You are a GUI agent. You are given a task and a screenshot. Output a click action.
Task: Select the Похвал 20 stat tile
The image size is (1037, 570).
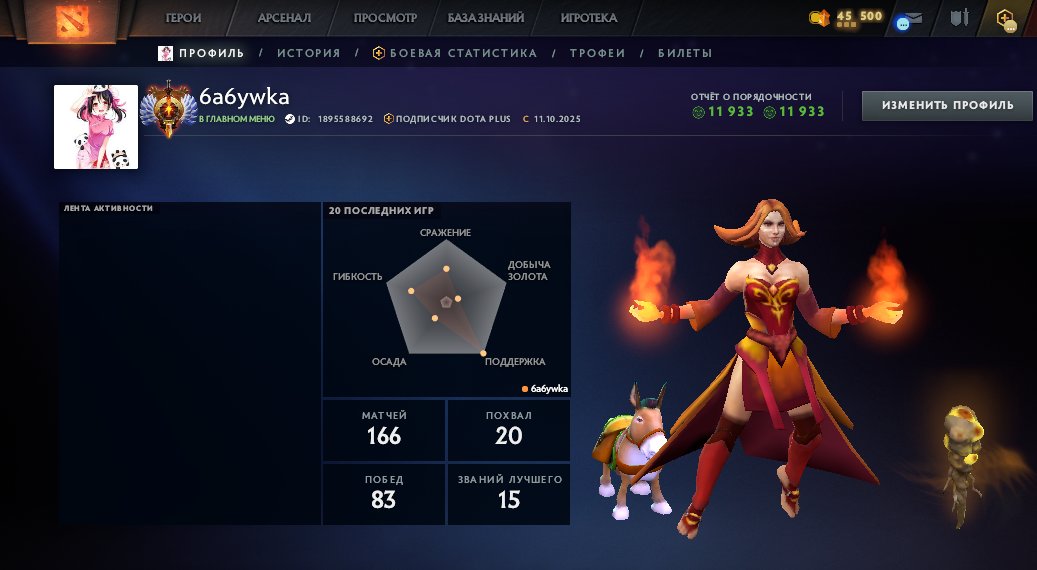[x=508, y=429]
